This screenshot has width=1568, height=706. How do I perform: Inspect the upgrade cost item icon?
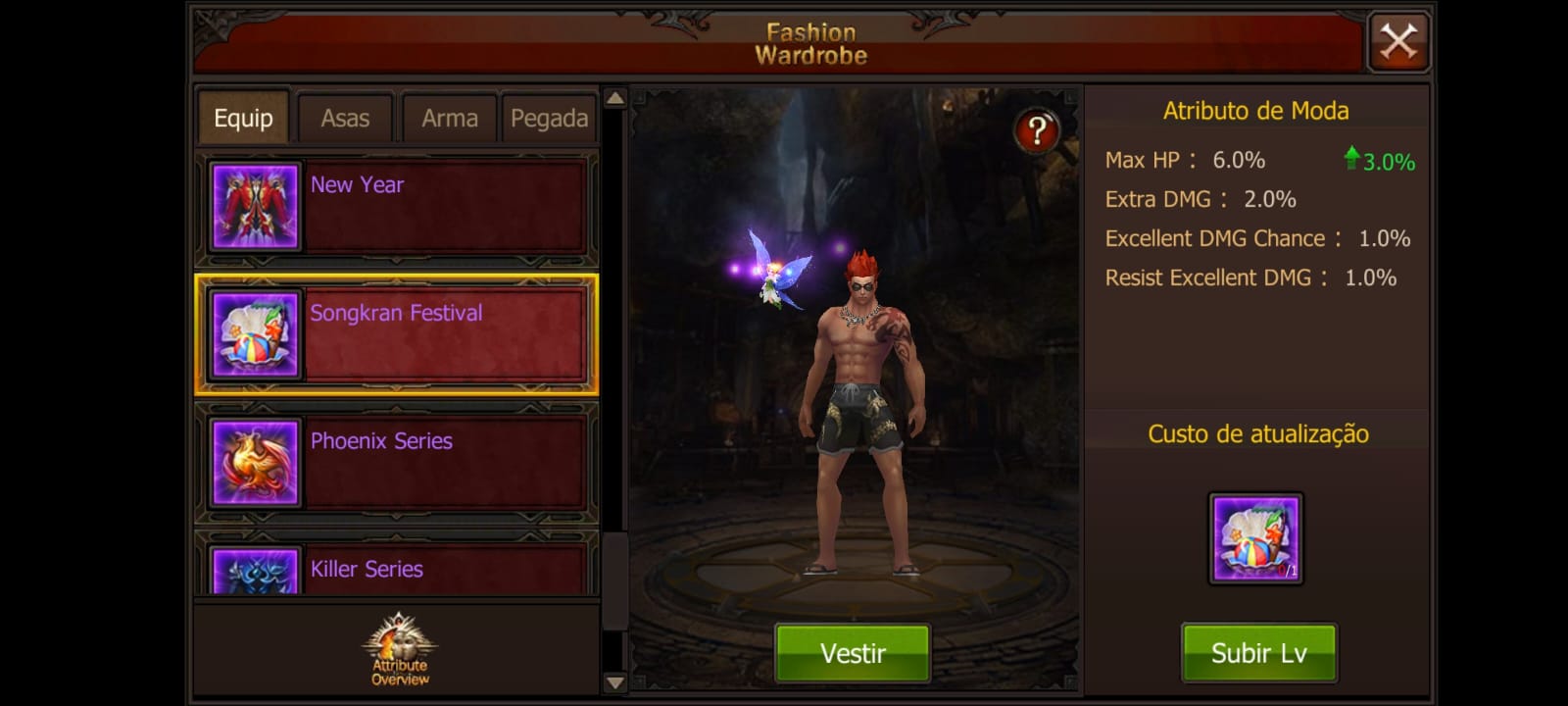(x=1255, y=538)
